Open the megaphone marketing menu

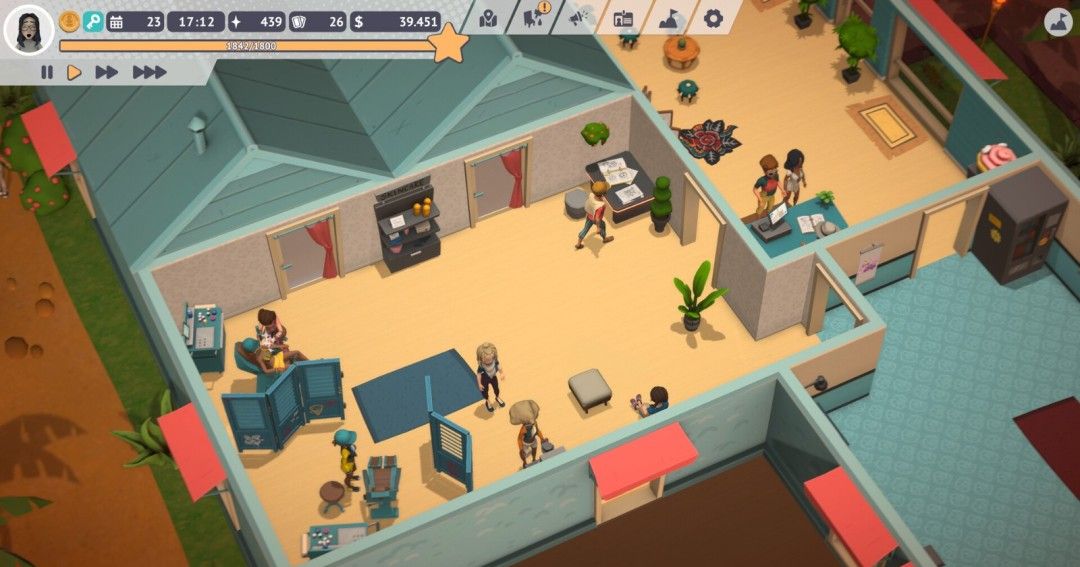pyautogui.click(x=580, y=18)
